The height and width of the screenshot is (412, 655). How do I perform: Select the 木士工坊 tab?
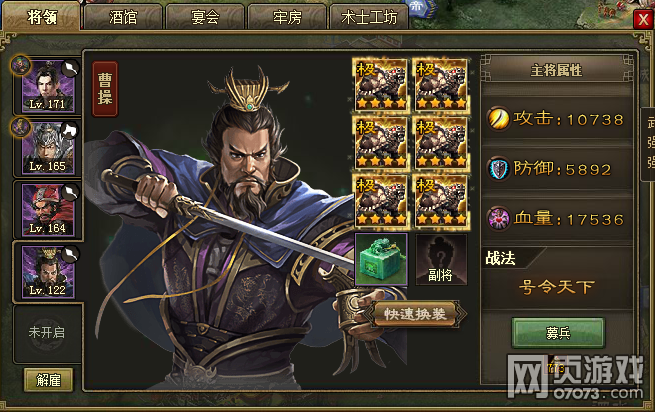(x=369, y=17)
